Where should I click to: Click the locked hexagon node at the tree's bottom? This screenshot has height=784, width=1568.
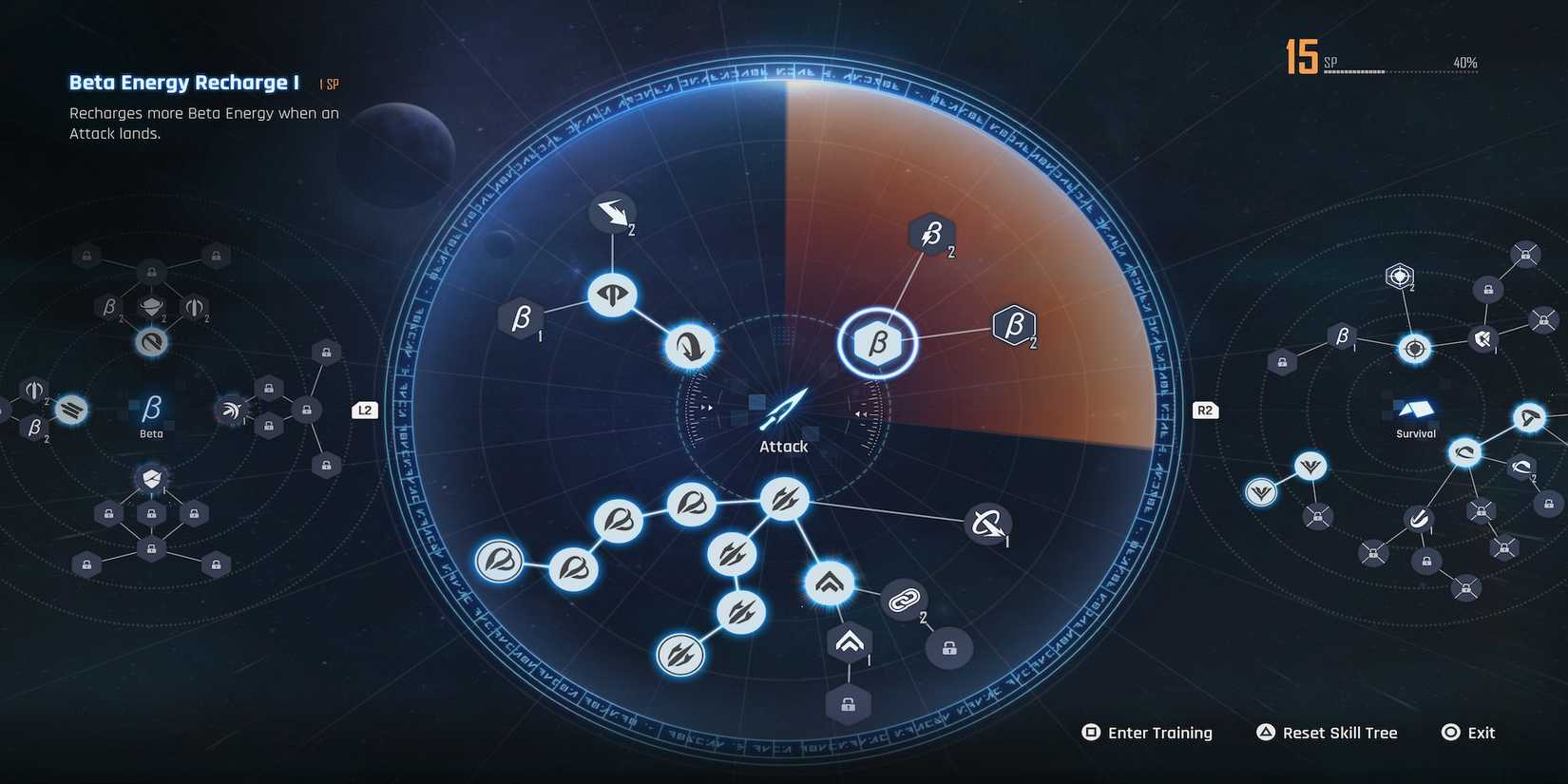[x=849, y=703]
